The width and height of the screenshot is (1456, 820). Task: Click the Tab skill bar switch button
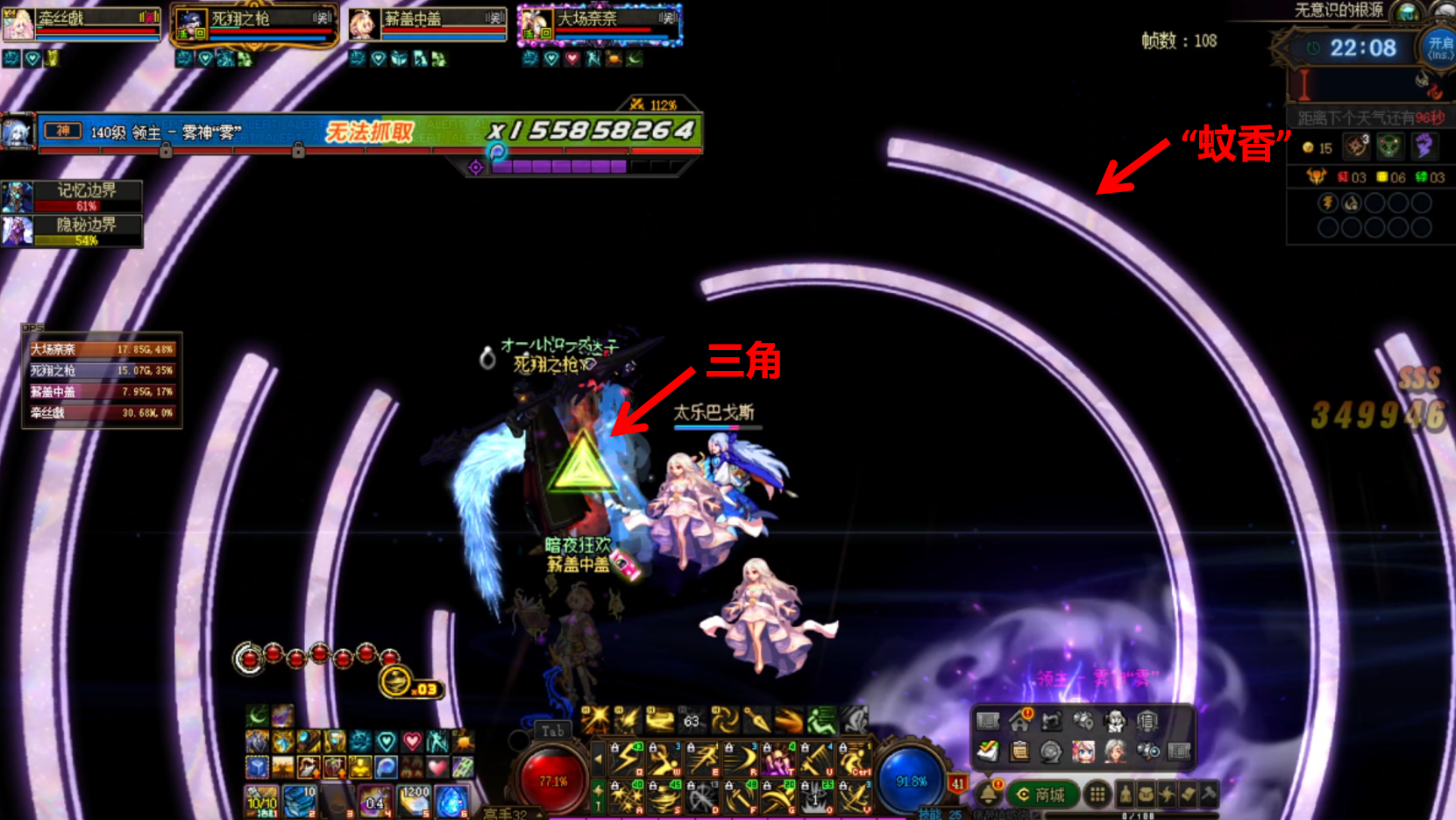[552, 731]
